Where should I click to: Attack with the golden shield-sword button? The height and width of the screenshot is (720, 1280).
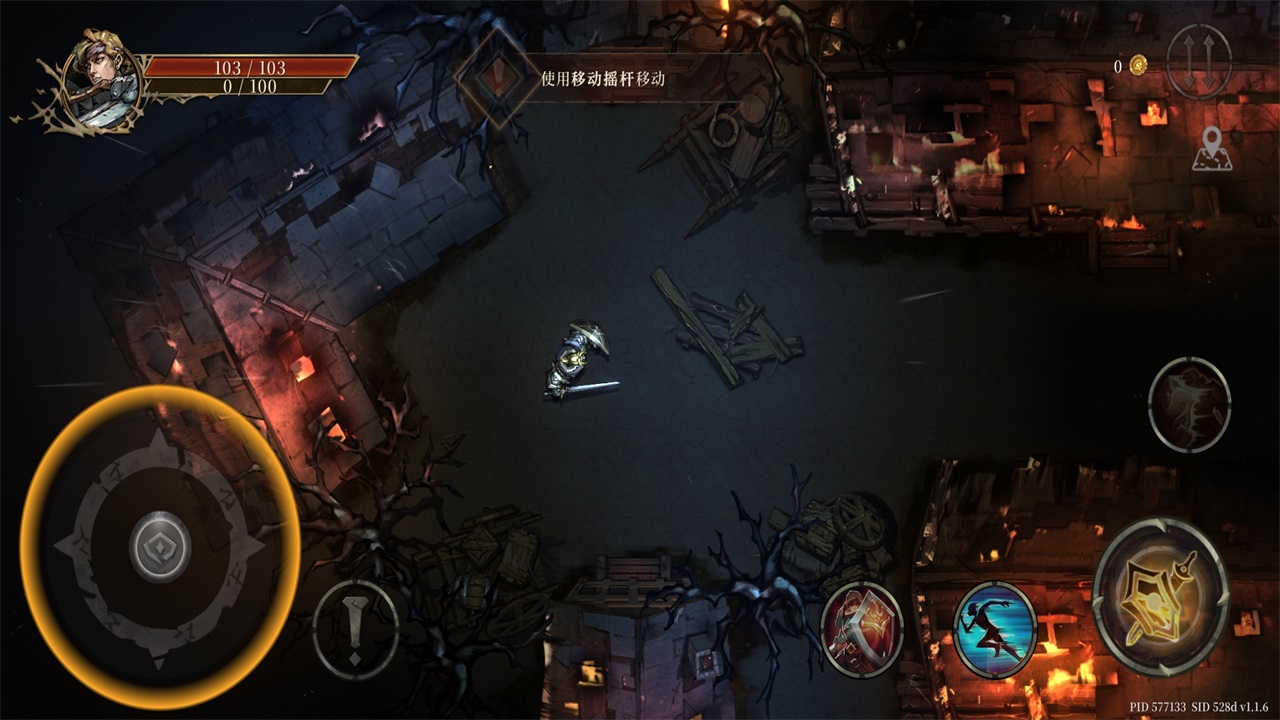(1160, 596)
